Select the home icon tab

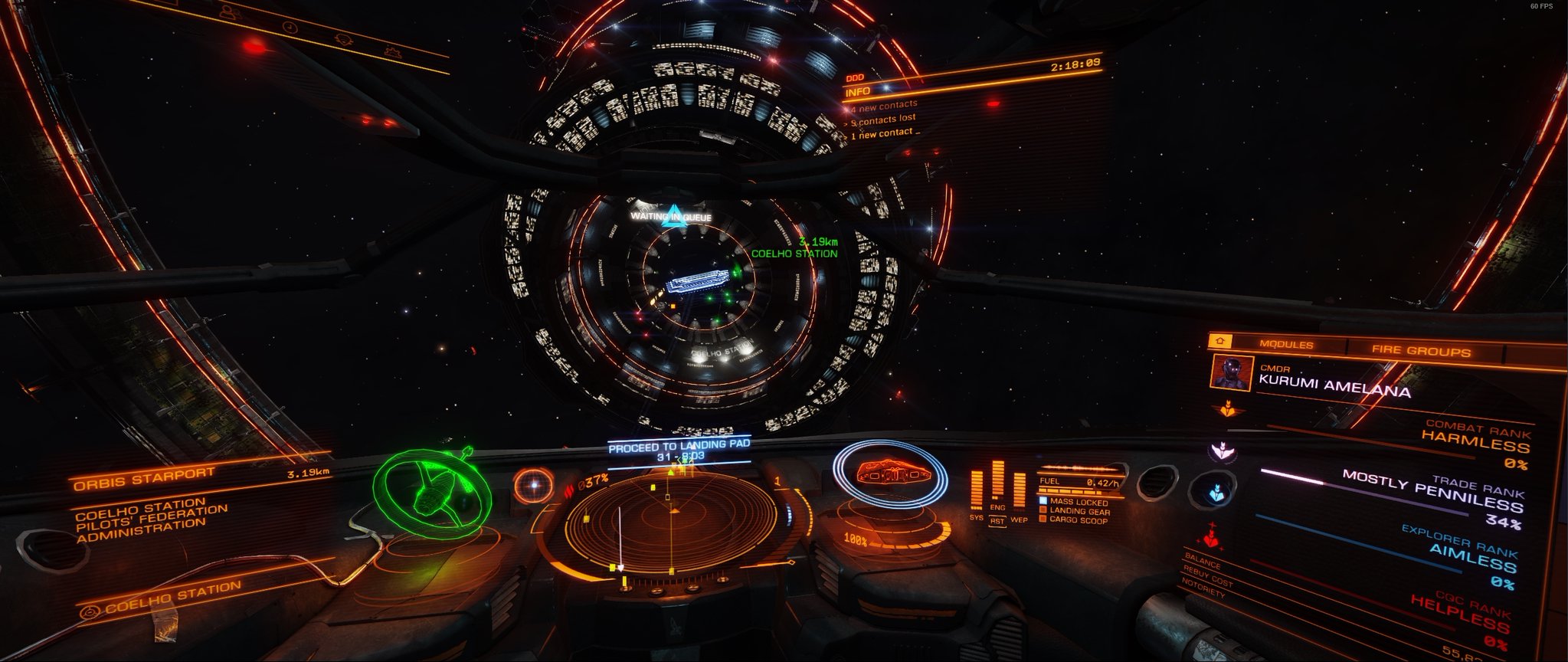1219,341
